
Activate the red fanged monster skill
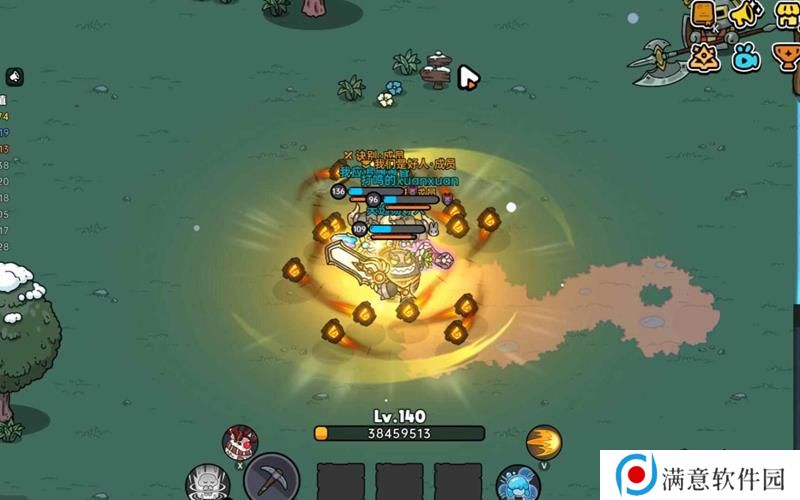pos(241,439)
